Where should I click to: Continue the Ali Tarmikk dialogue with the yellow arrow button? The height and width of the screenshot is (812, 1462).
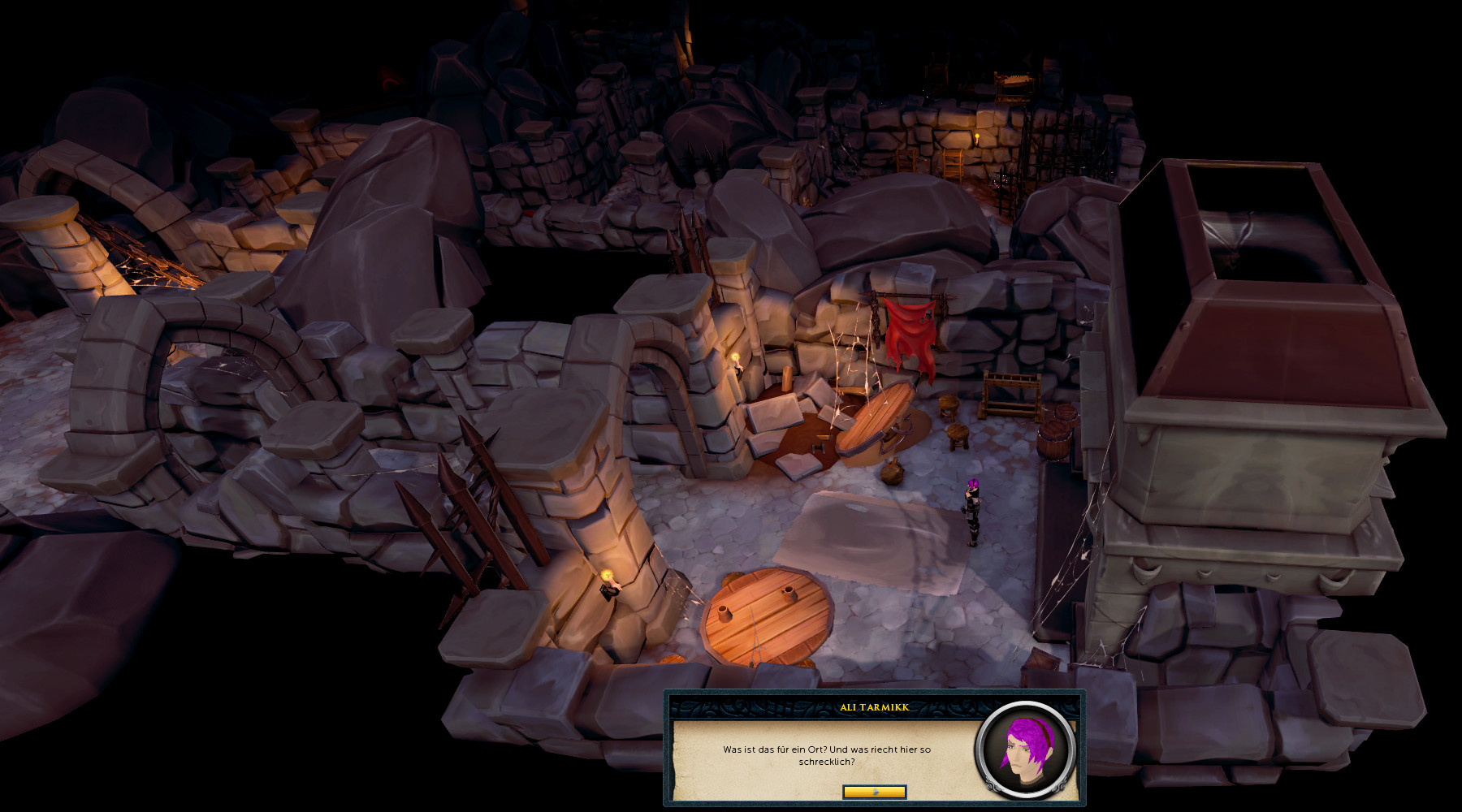[874, 792]
